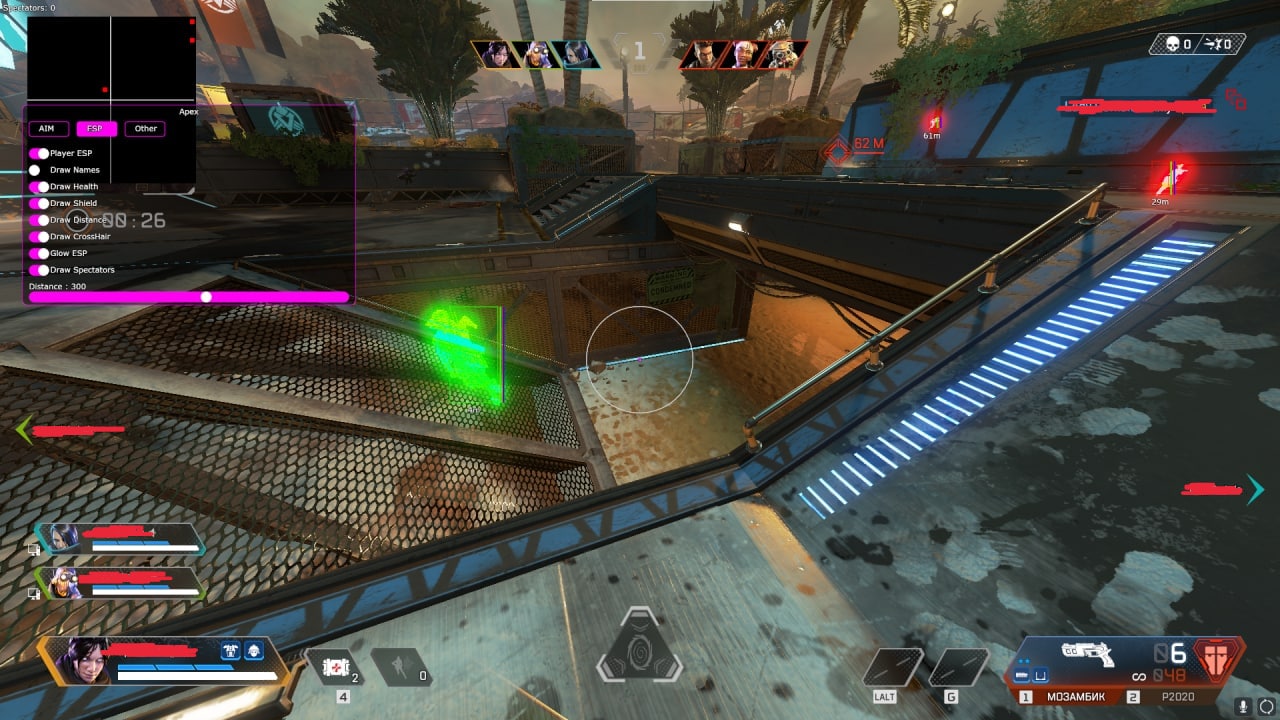Screen dimensions: 1280x720
Task: Click the white-haired enemy legend portrait
Action: click(743, 54)
